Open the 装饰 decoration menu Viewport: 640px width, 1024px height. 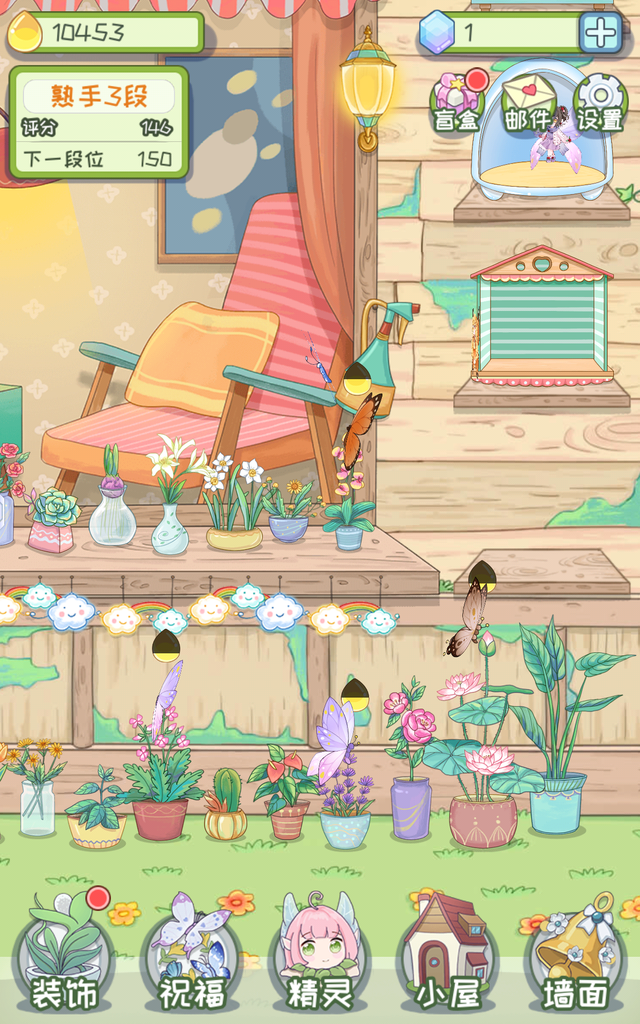point(64,955)
